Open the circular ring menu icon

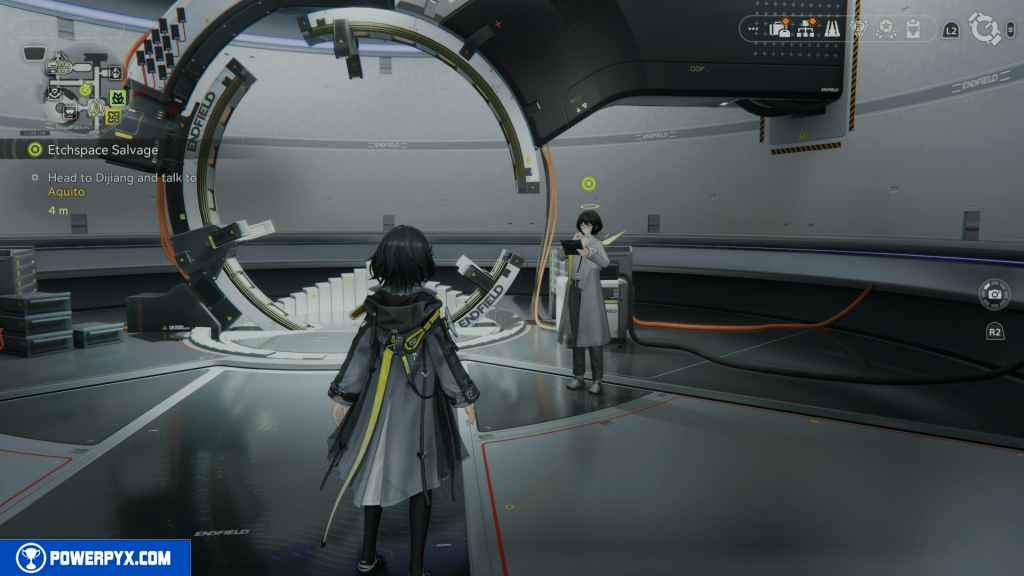tap(985, 29)
